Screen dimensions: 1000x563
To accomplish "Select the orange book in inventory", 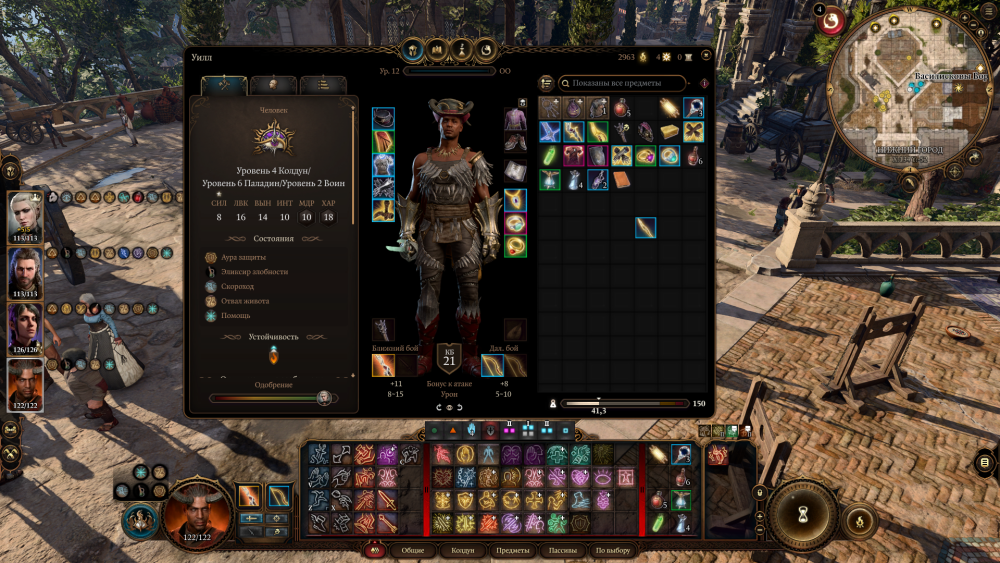I will [x=621, y=179].
